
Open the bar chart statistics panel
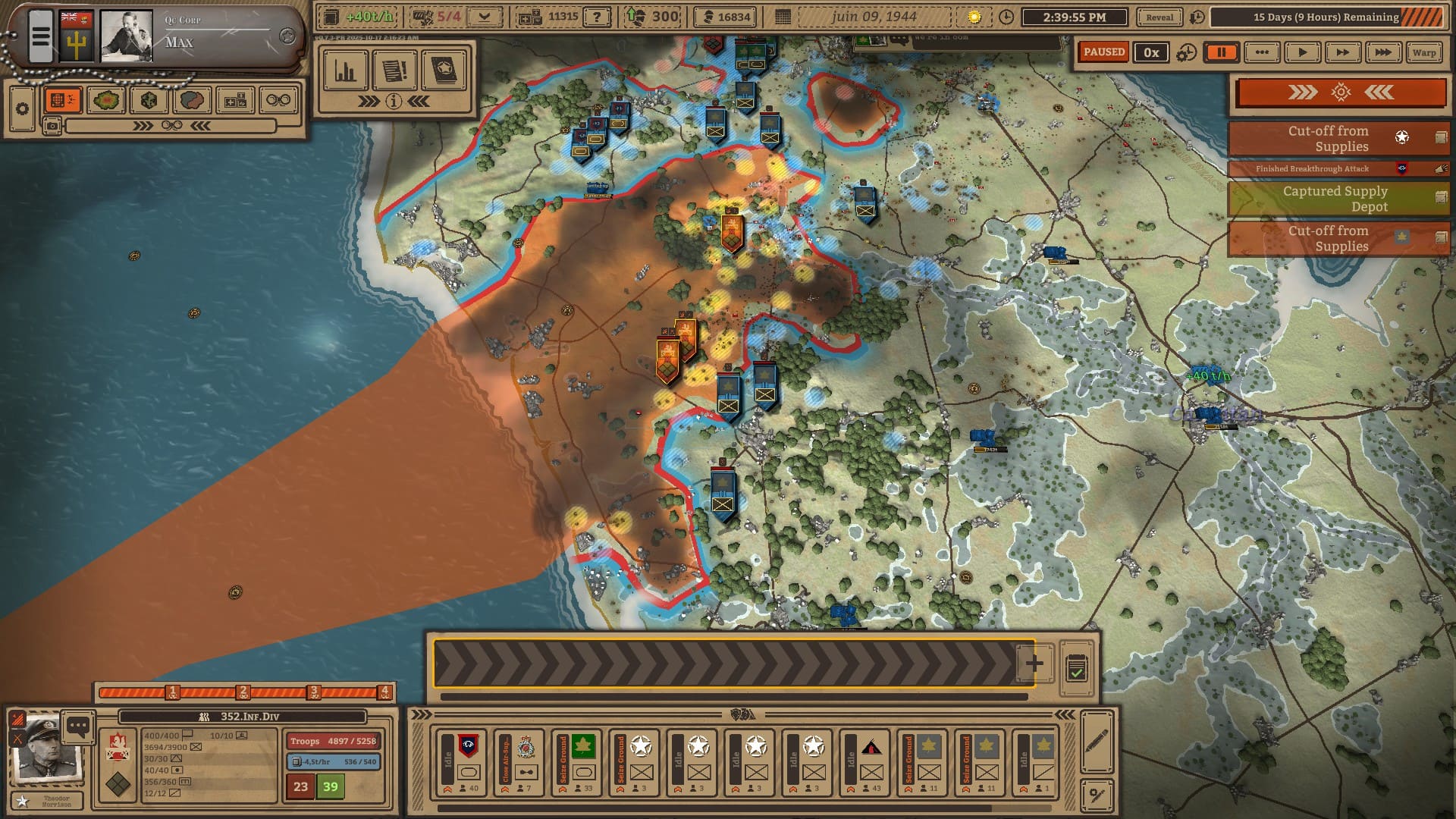pos(346,71)
